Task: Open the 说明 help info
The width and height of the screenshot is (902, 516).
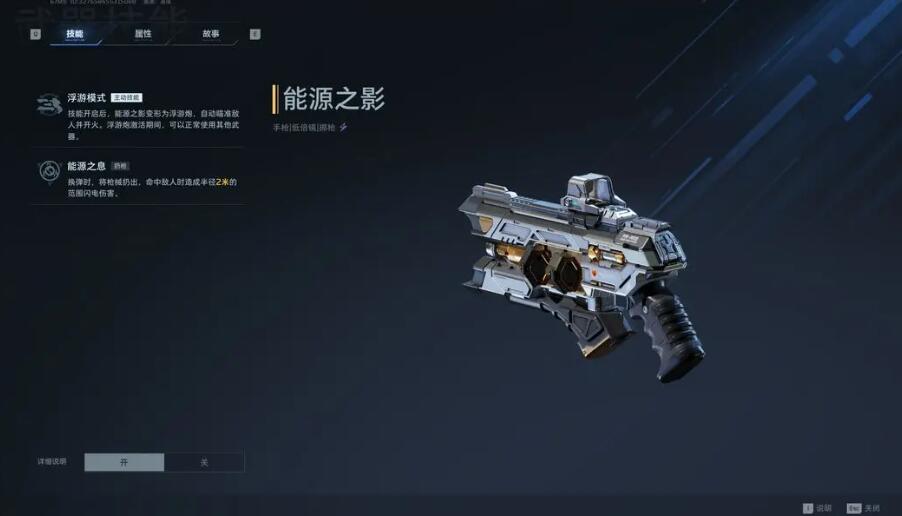Action: pos(816,508)
